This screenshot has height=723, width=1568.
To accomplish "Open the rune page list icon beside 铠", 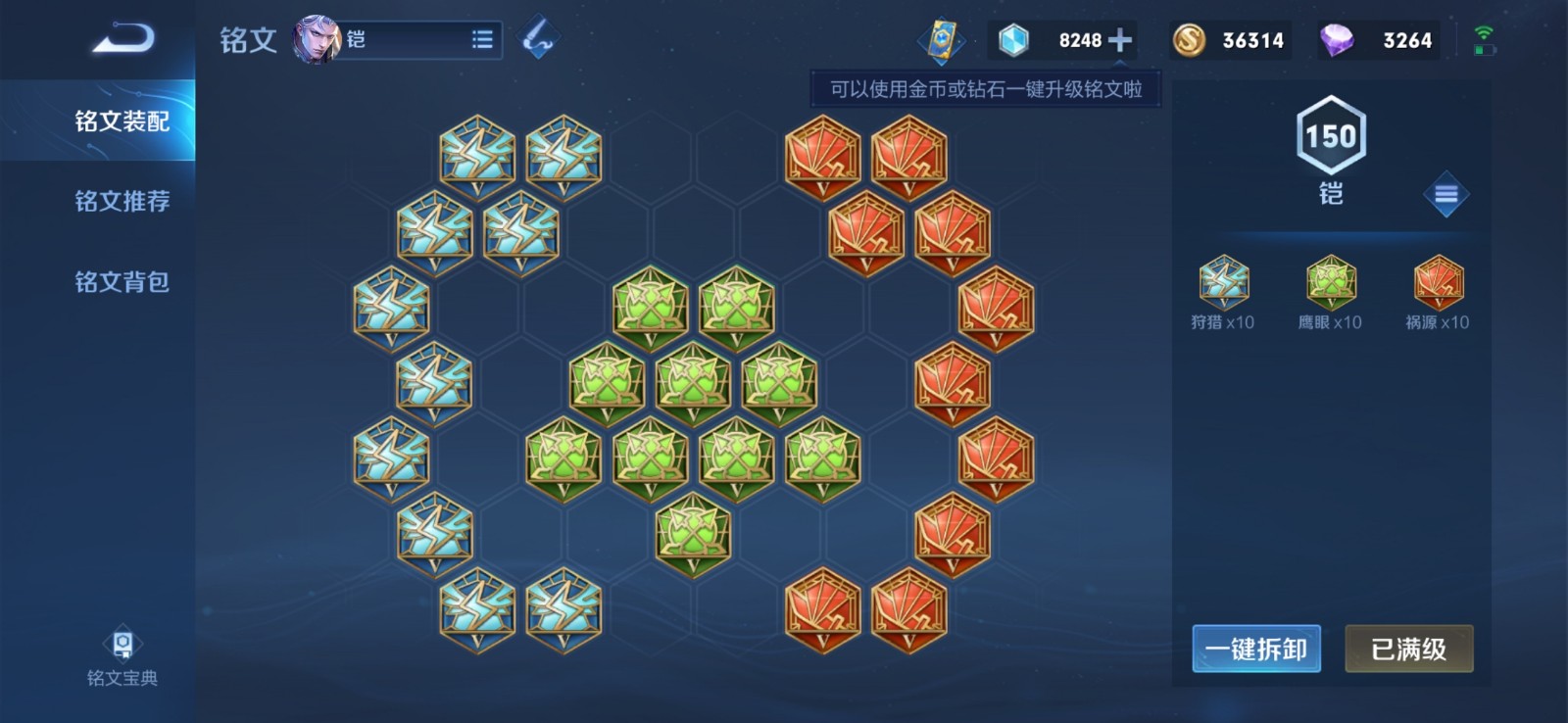I will pos(481,37).
